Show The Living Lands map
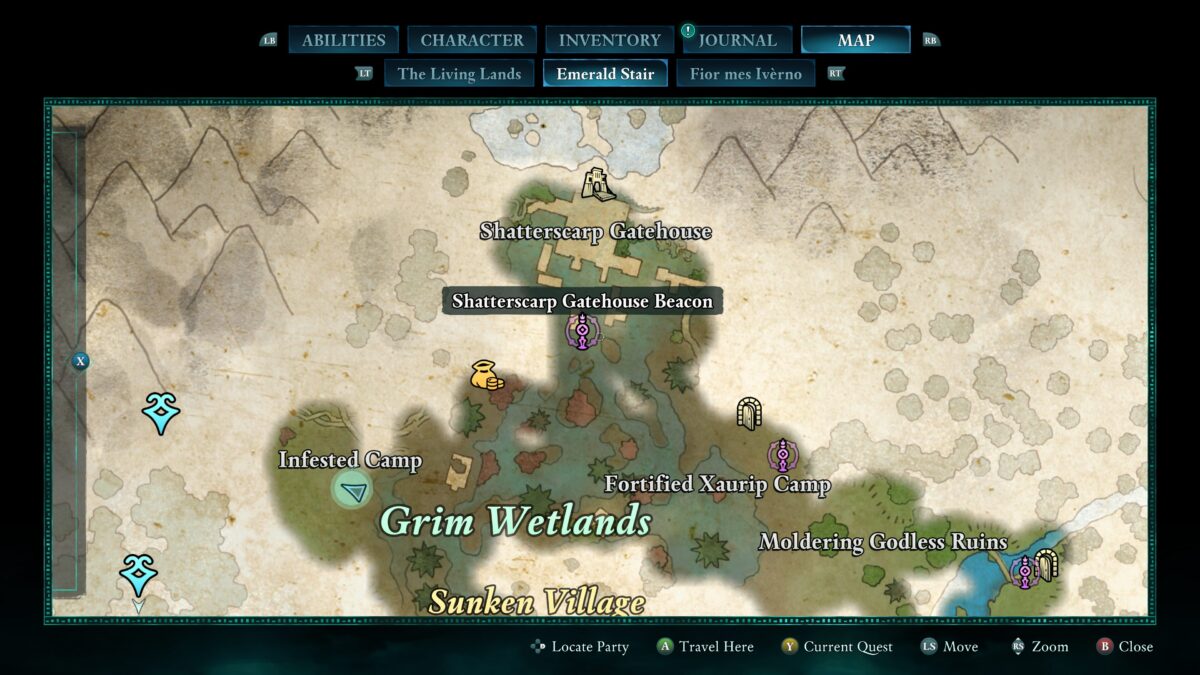The width and height of the screenshot is (1200, 675). coord(459,74)
